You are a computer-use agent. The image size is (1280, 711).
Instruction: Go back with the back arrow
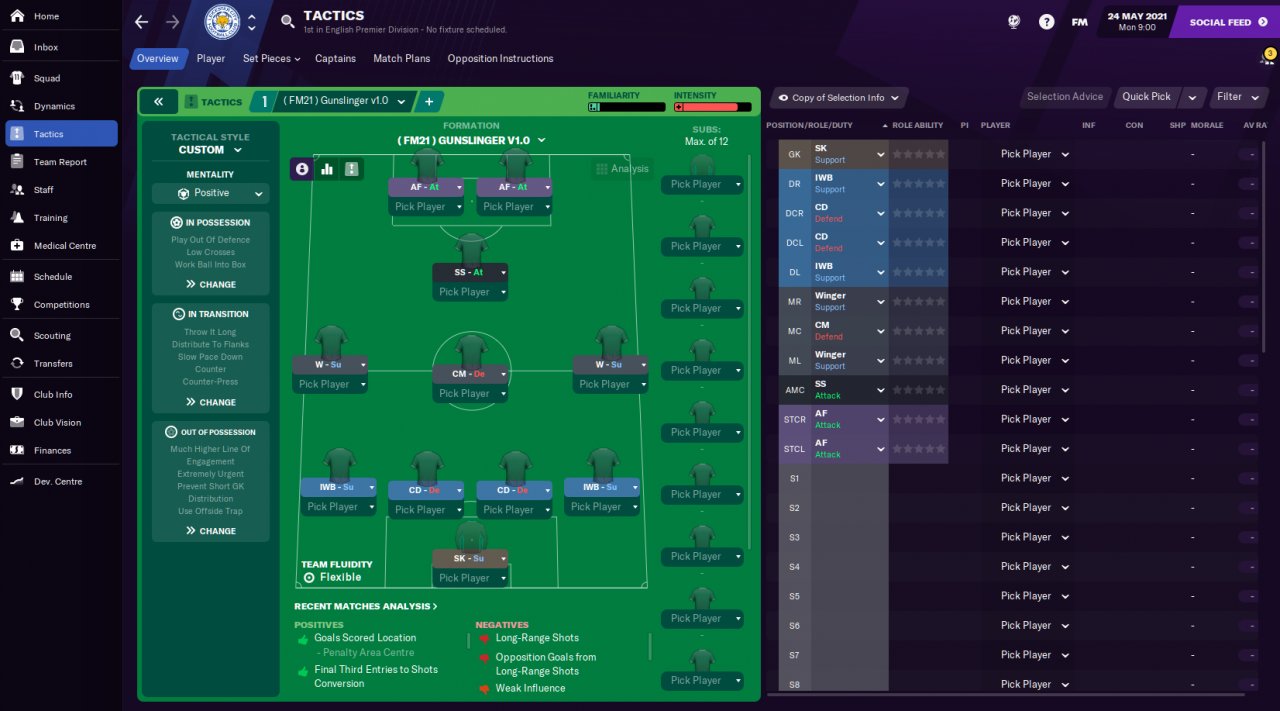point(141,22)
